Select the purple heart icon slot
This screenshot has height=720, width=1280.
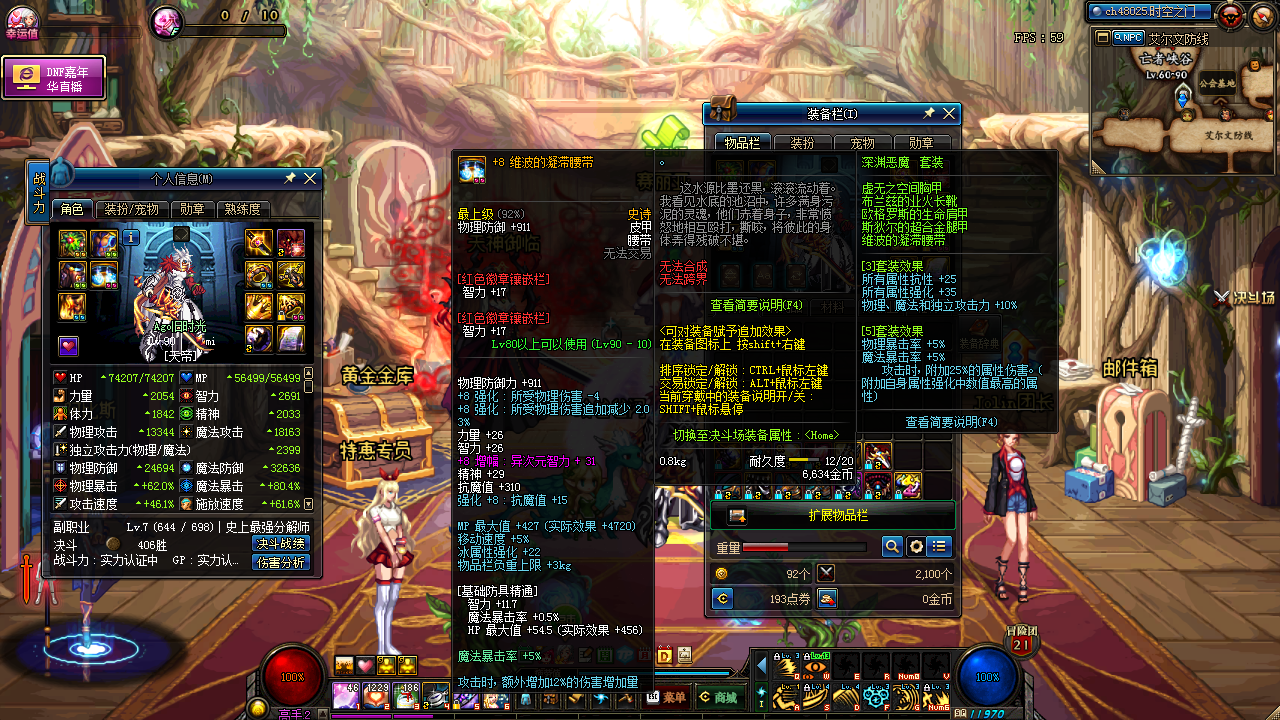tap(68, 346)
